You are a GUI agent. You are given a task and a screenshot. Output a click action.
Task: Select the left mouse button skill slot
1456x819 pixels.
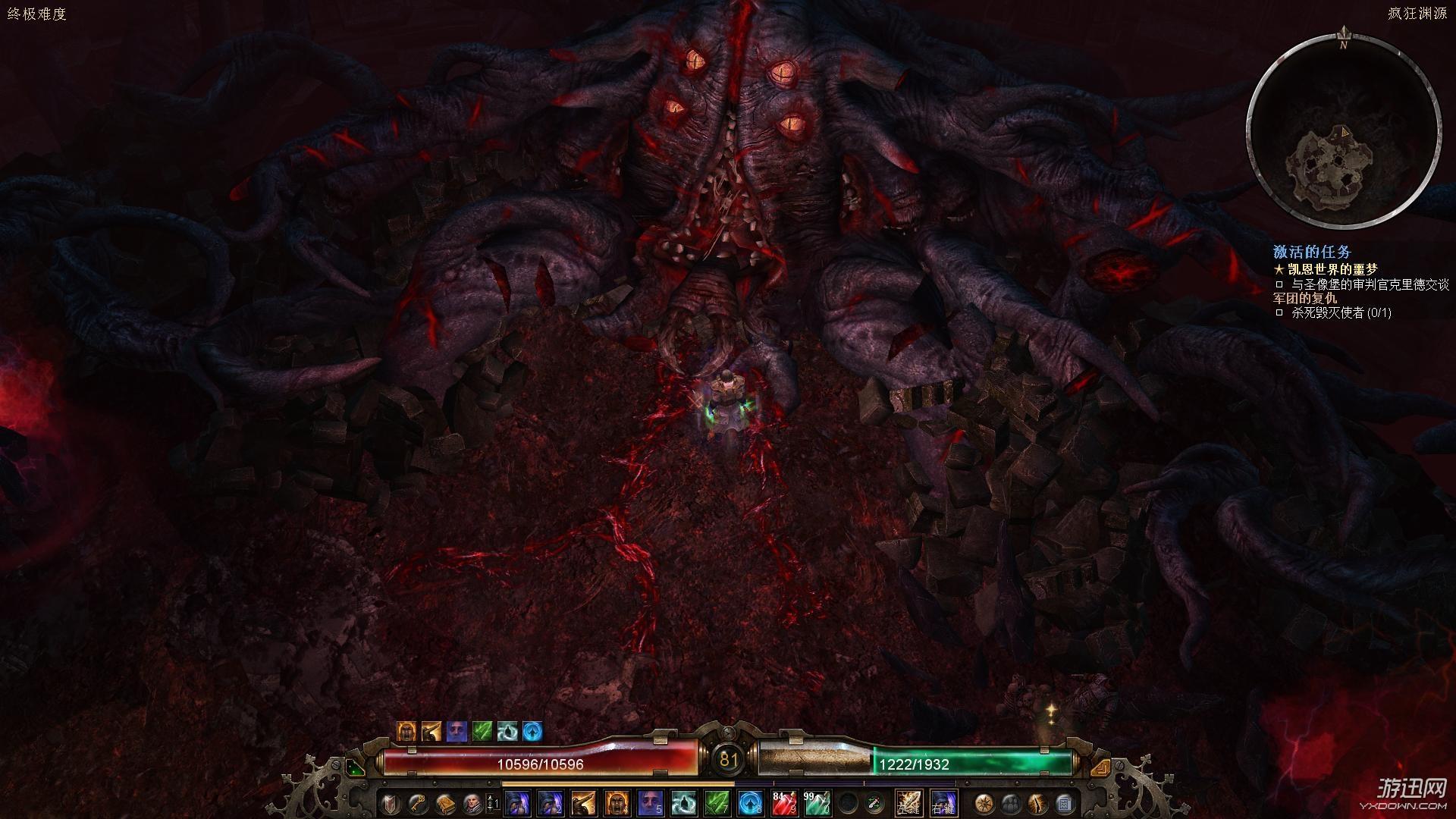click(x=909, y=803)
